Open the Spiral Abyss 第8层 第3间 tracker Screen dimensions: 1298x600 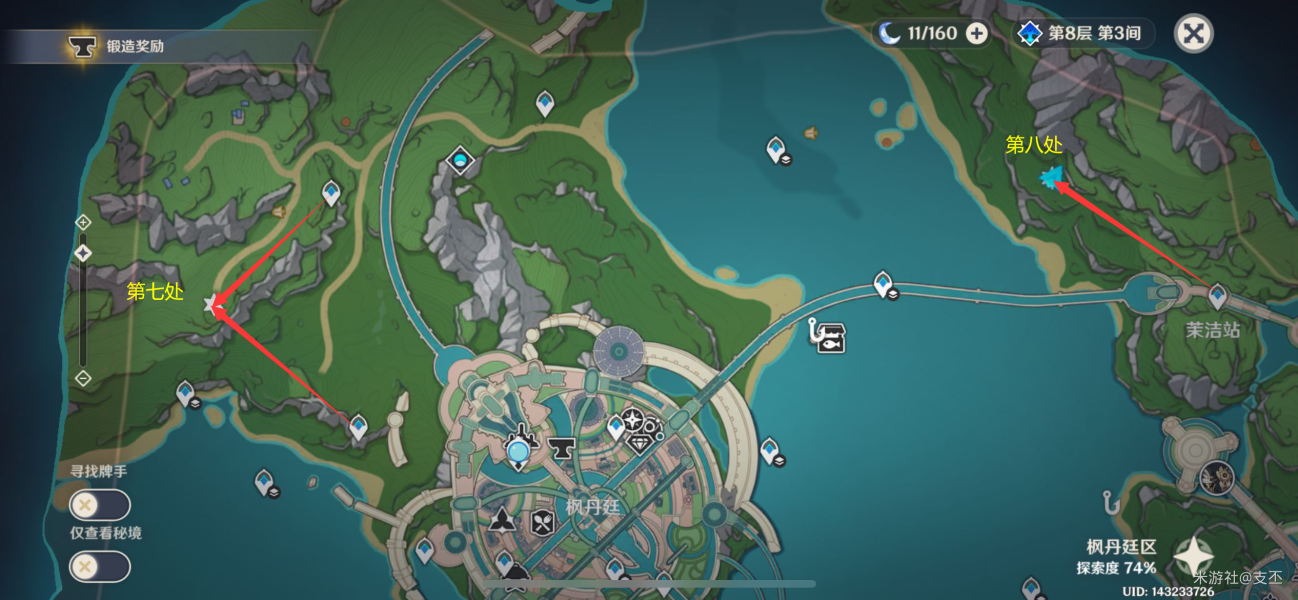[x=1082, y=34]
